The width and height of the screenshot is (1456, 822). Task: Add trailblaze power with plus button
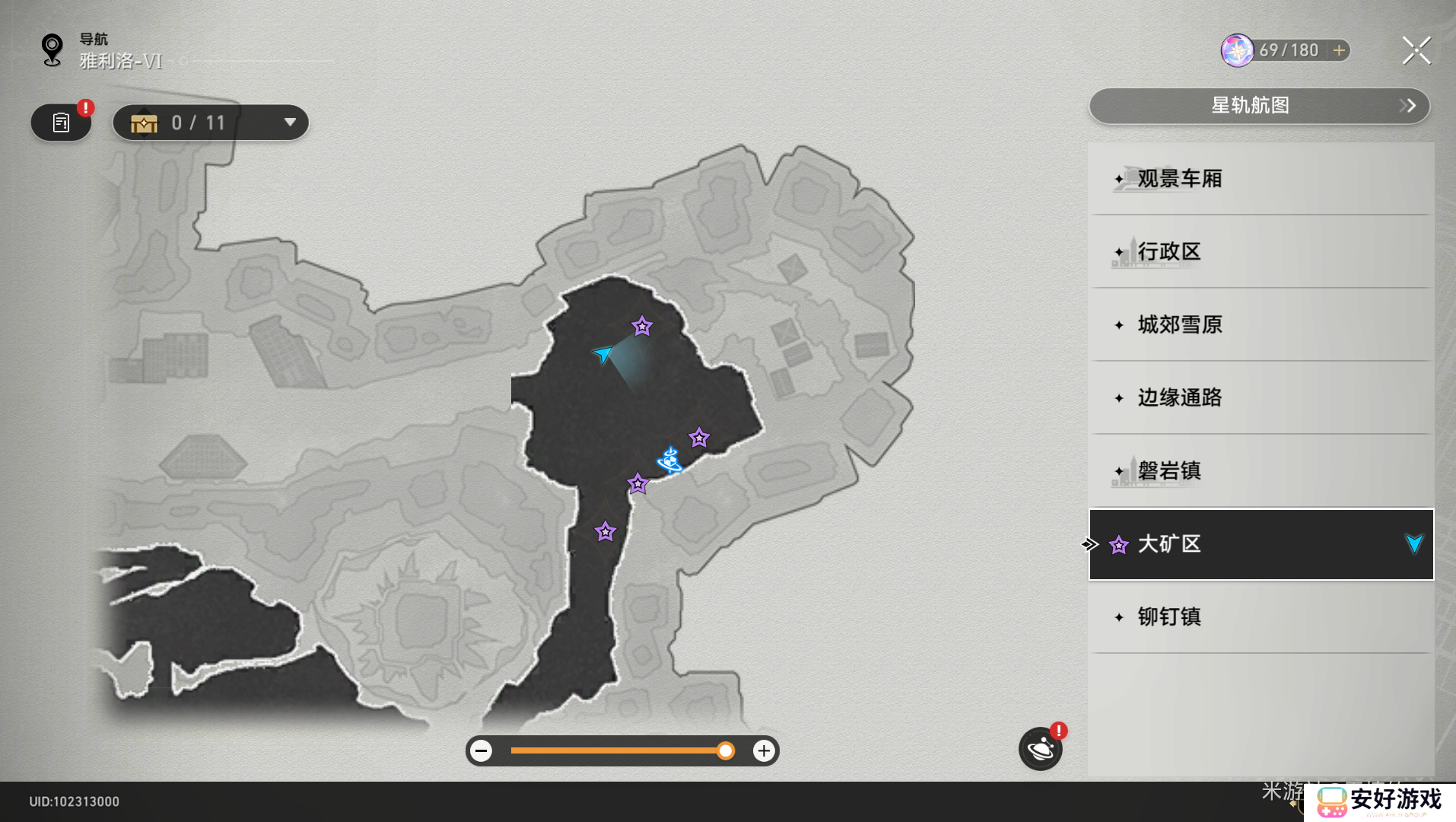[1339, 50]
